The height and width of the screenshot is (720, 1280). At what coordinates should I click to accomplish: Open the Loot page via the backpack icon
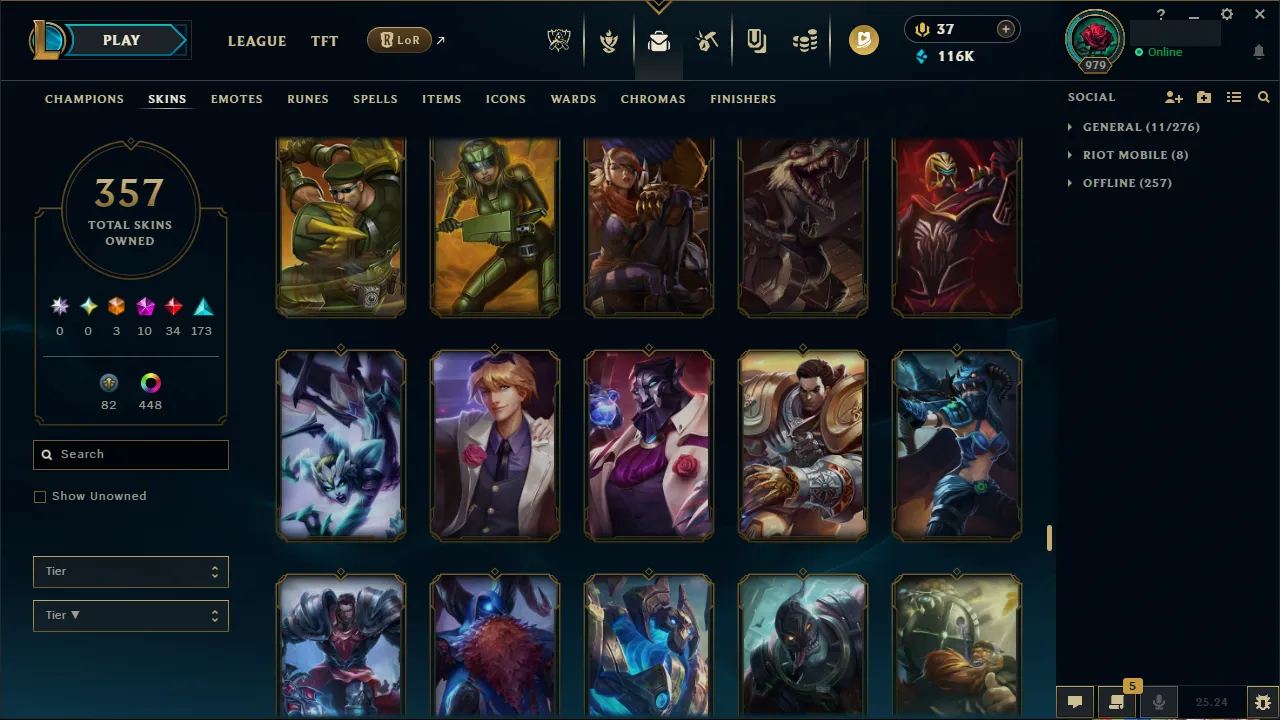(657, 40)
